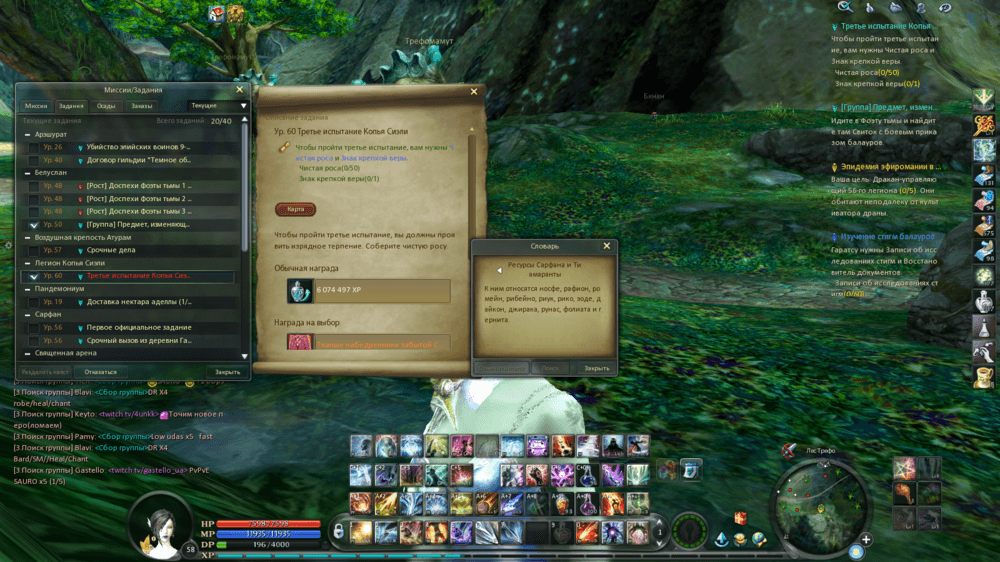Switch to the Миссии tab
This screenshot has height=562, width=1000.
[x=36, y=105]
